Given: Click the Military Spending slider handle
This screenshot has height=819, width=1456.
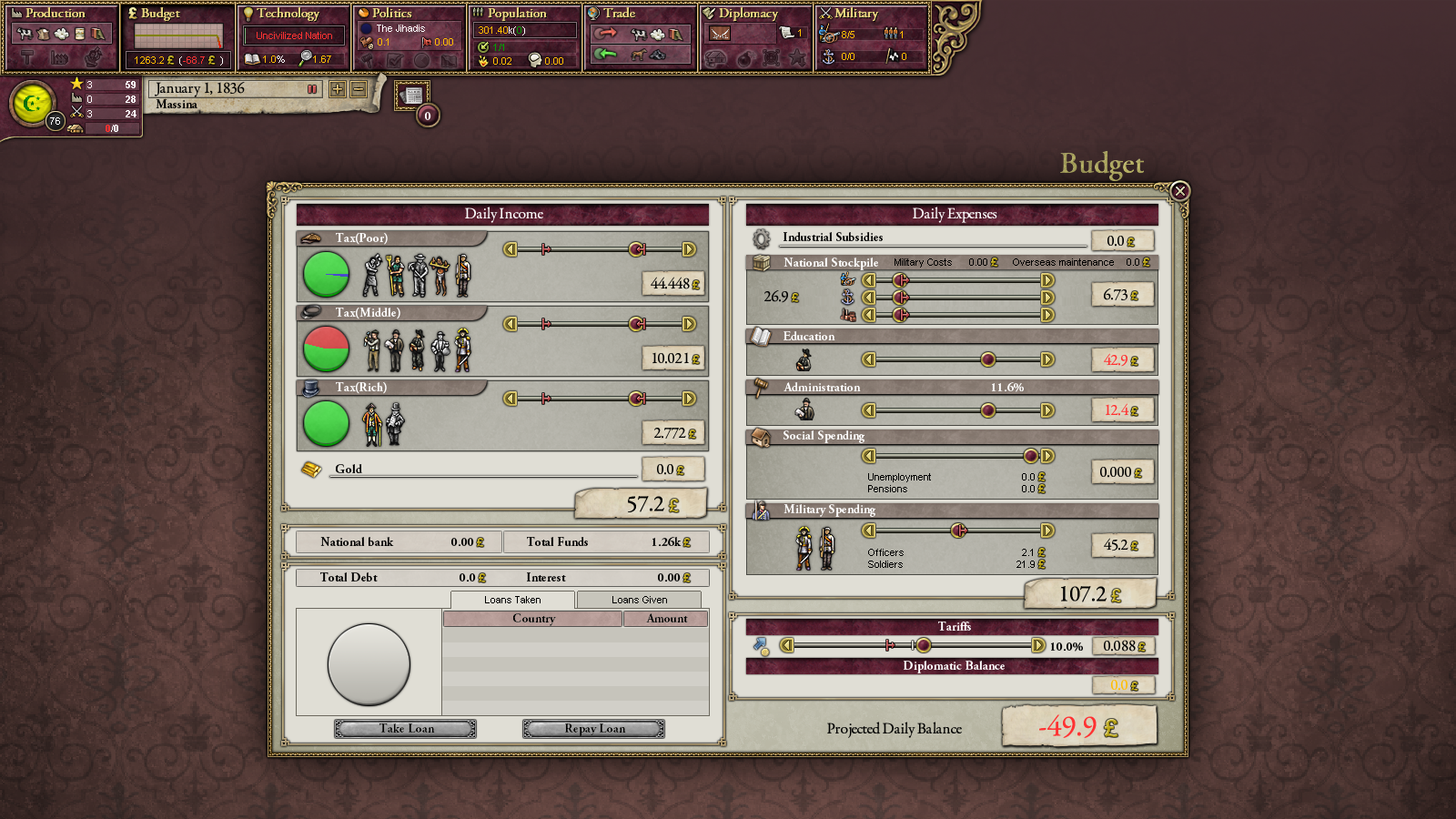Looking at the screenshot, I should [x=958, y=531].
